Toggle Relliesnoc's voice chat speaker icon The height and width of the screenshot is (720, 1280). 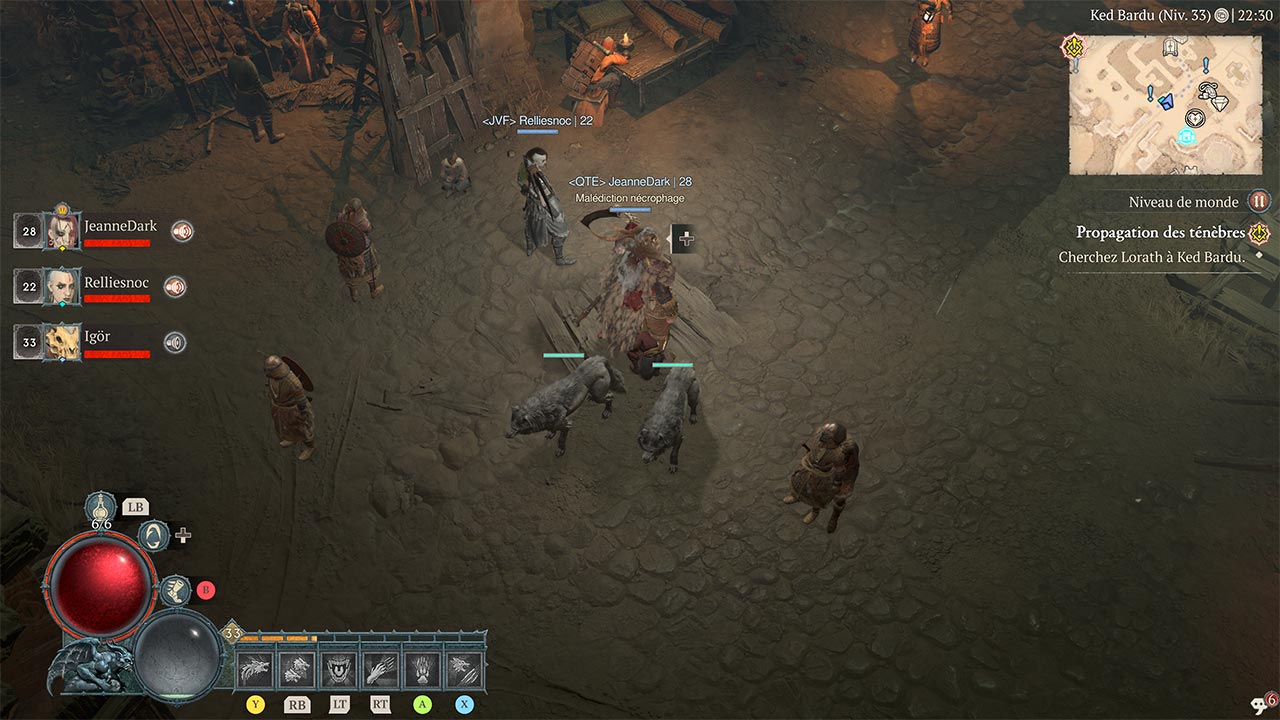click(x=175, y=287)
